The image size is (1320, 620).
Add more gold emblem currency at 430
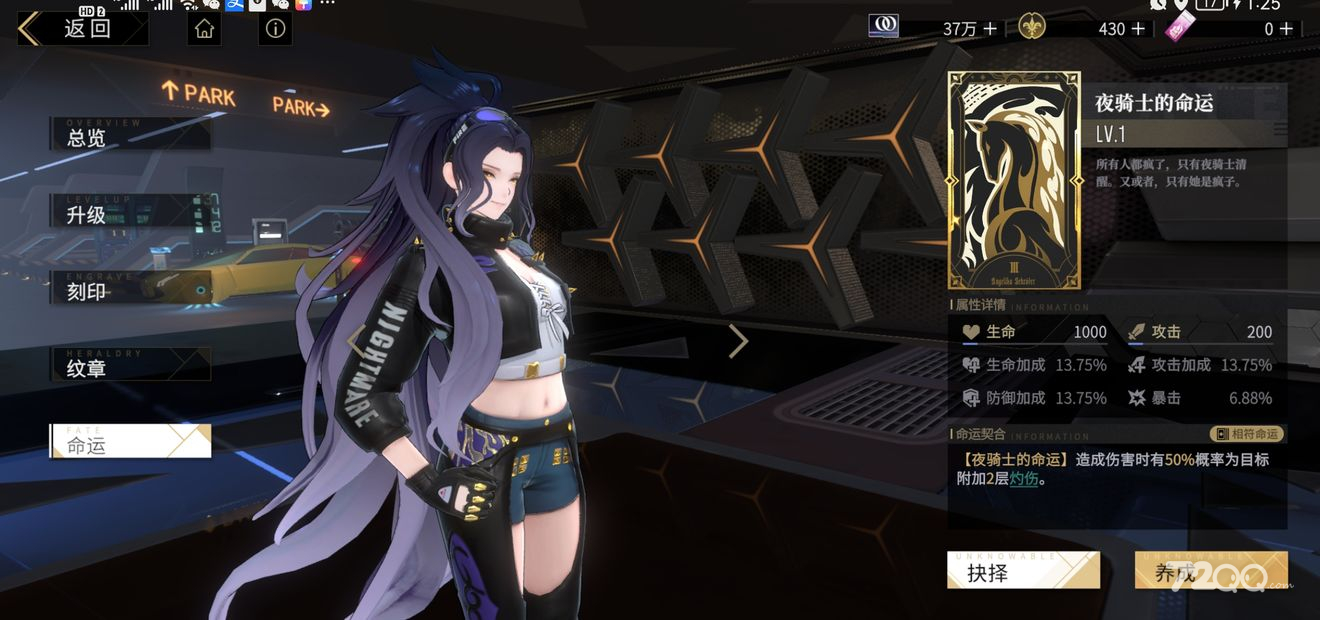[x=1137, y=29]
